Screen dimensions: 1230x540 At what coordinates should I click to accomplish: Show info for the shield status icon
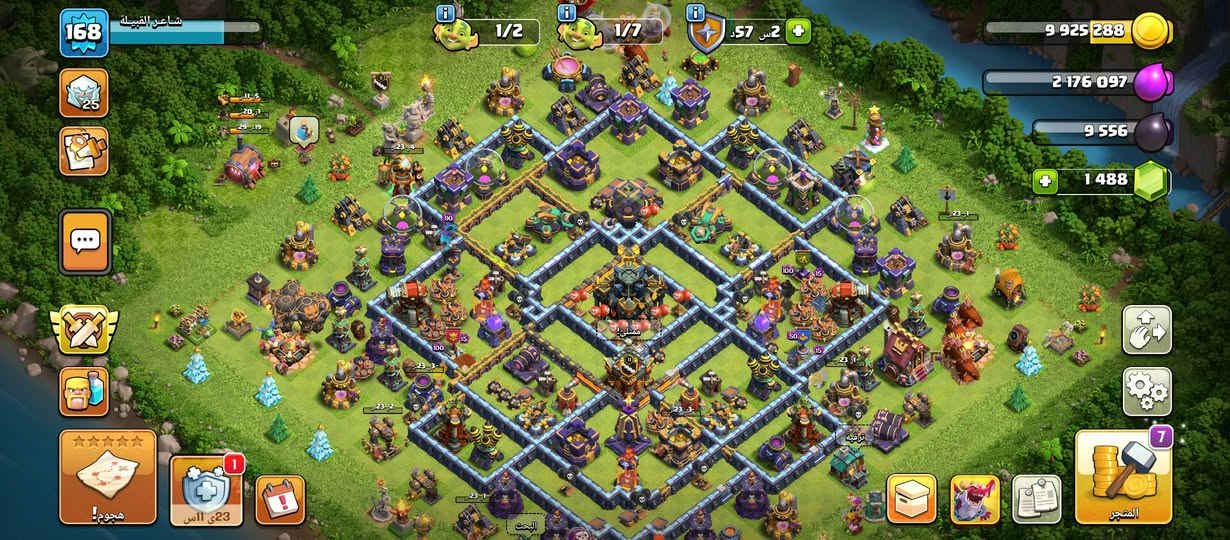(x=696, y=13)
